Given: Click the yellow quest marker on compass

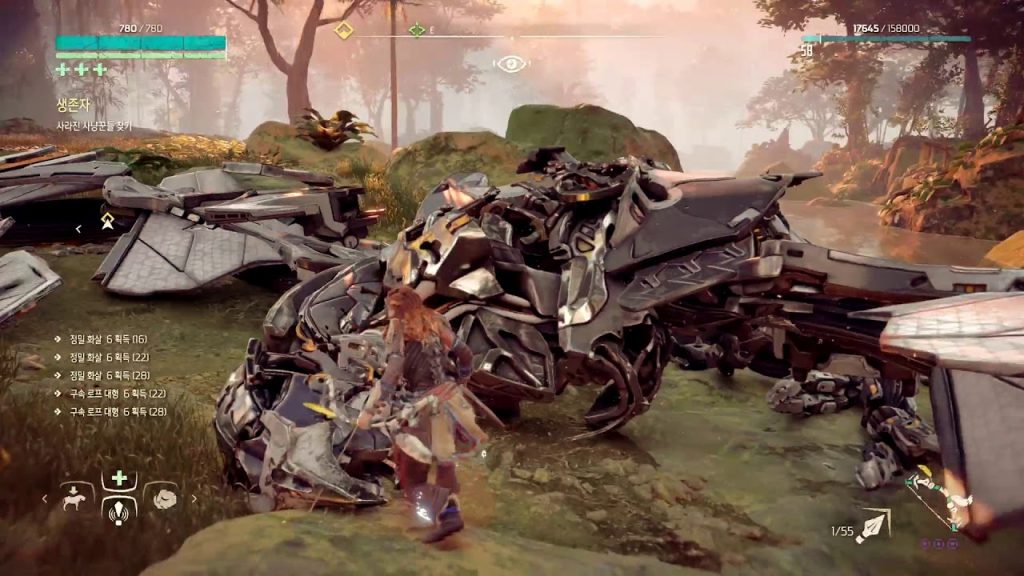Looking at the screenshot, I should [344, 30].
